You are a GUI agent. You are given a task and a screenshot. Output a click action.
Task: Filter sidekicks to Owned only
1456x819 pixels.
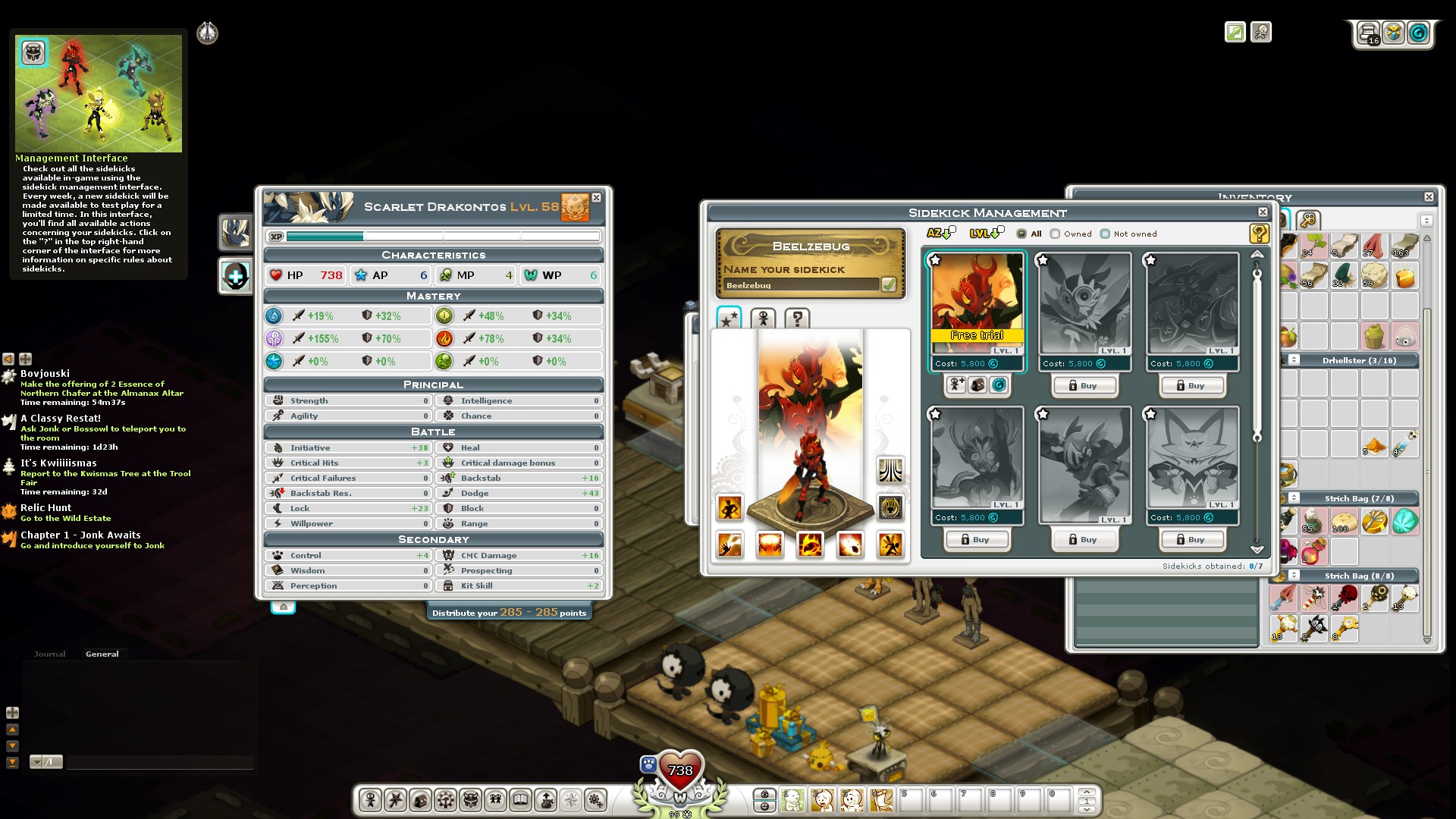coord(1056,234)
